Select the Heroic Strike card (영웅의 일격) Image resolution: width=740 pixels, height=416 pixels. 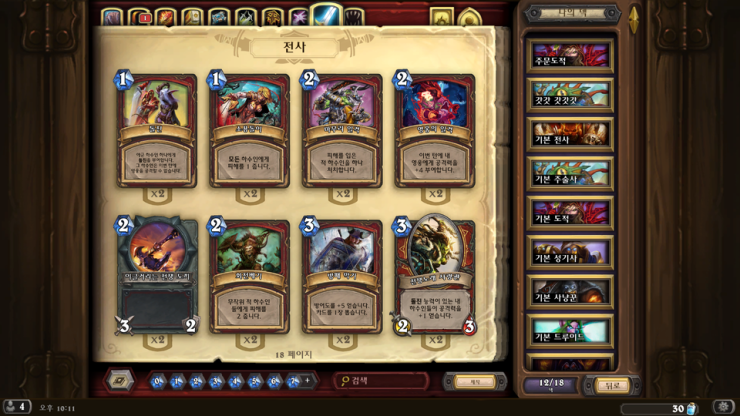(435, 130)
